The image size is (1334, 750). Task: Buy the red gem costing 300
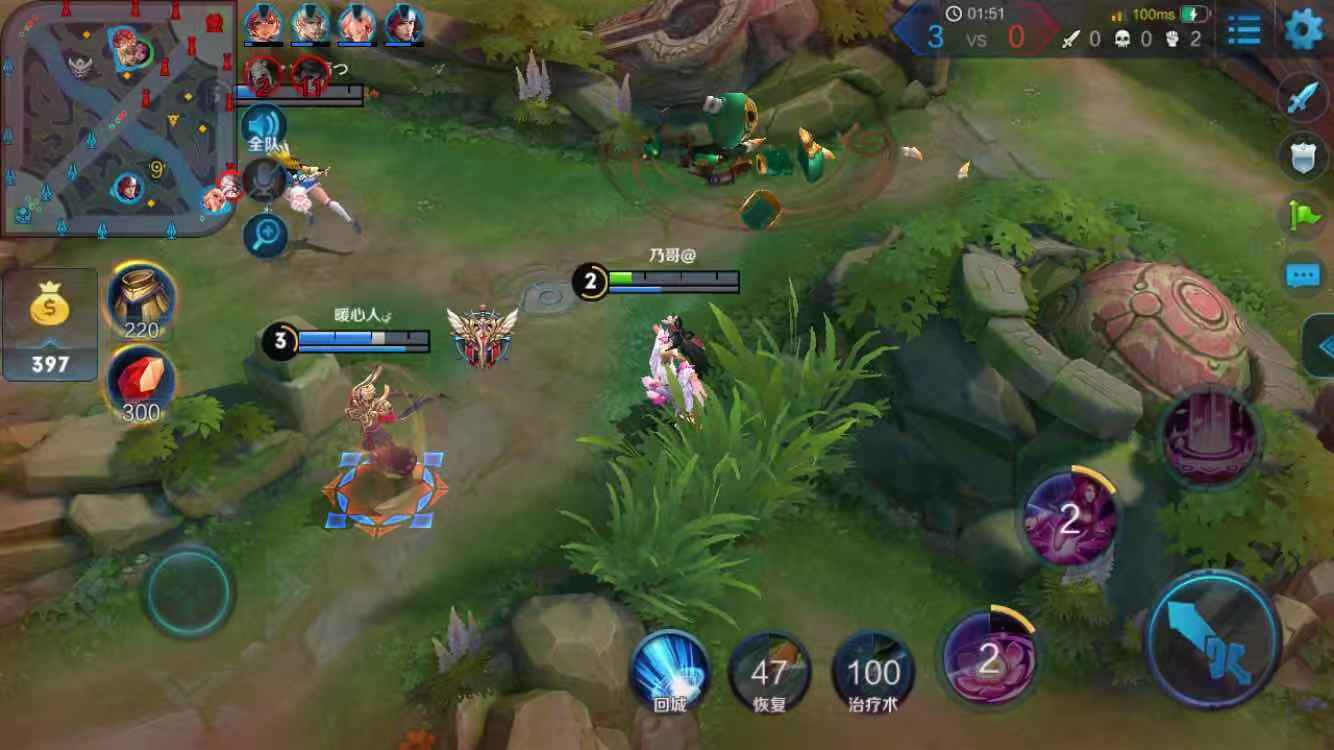pyautogui.click(x=142, y=385)
